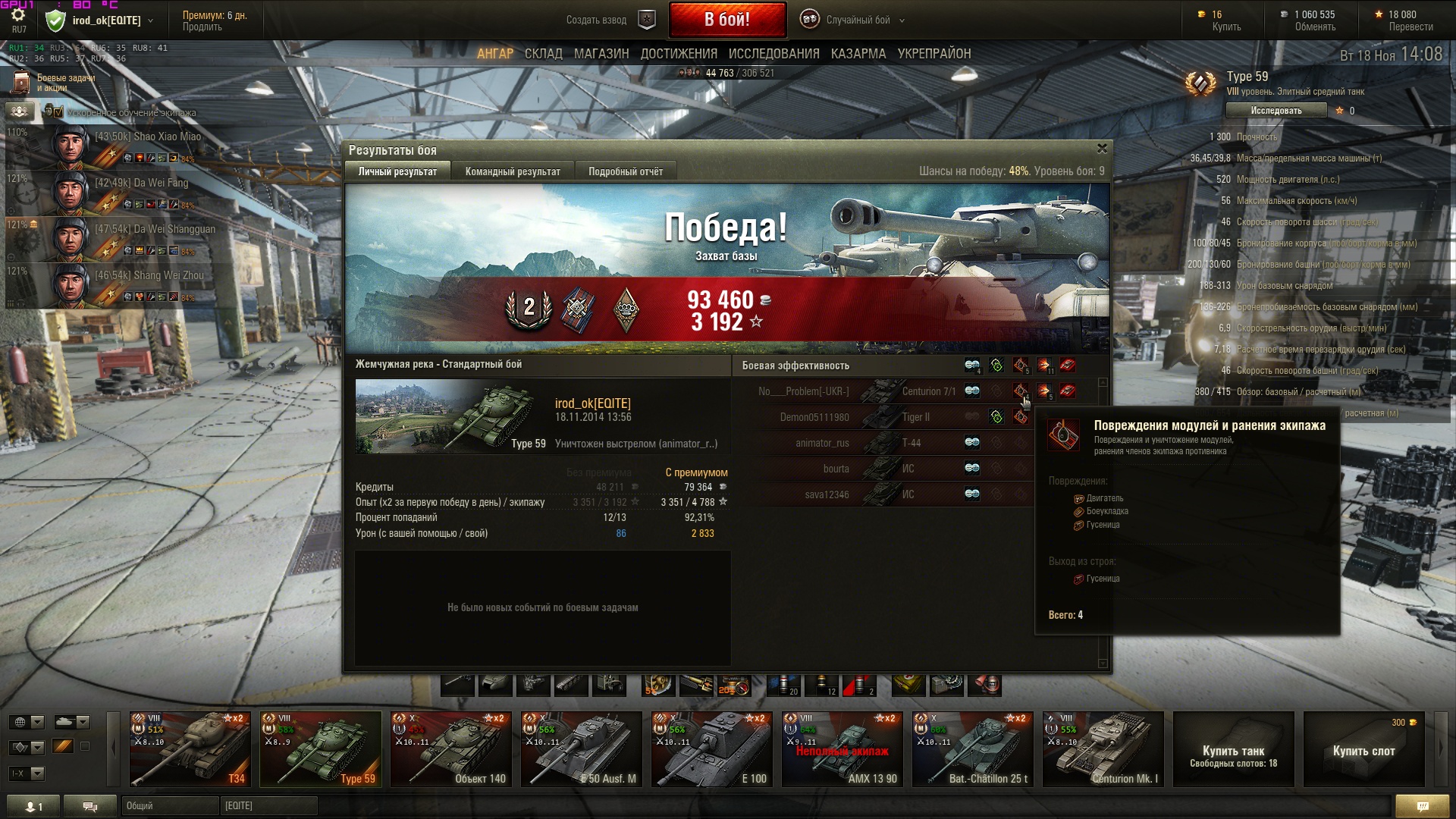Select the Личный результат tab
Screen dimensions: 1456x819
click(x=397, y=172)
